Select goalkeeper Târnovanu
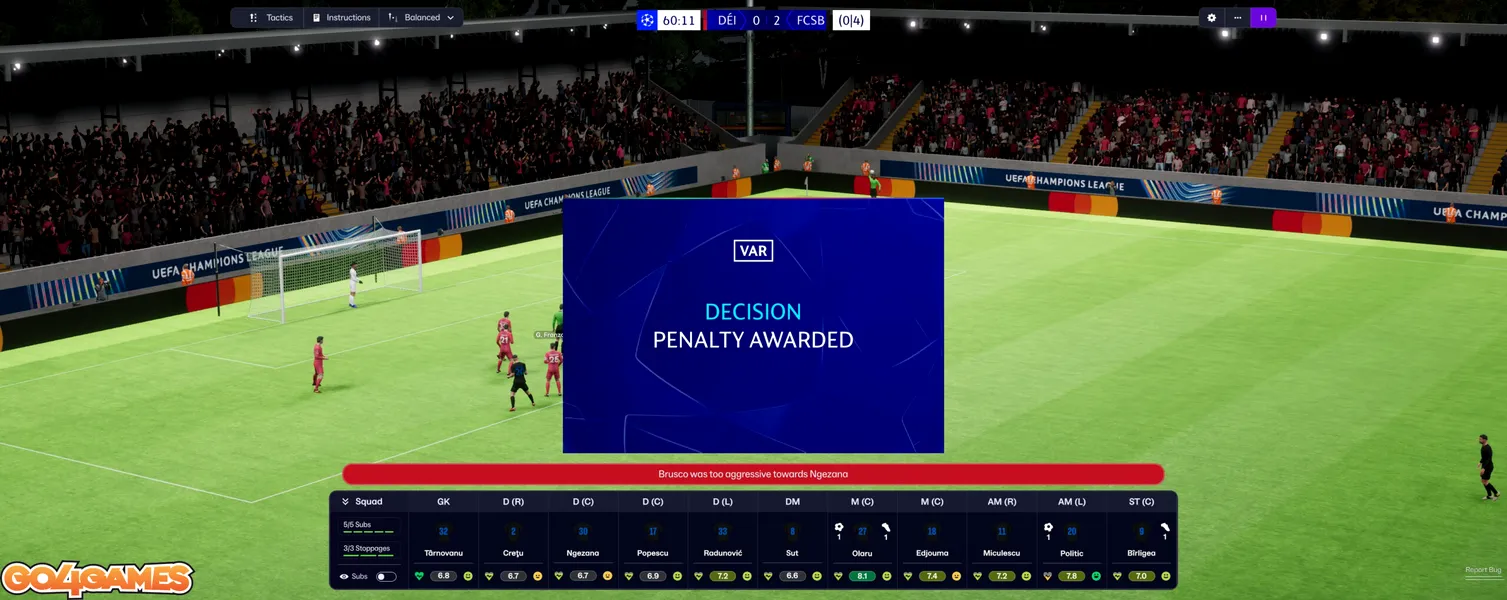This screenshot has height=600, width=1507. pos(443,553)
